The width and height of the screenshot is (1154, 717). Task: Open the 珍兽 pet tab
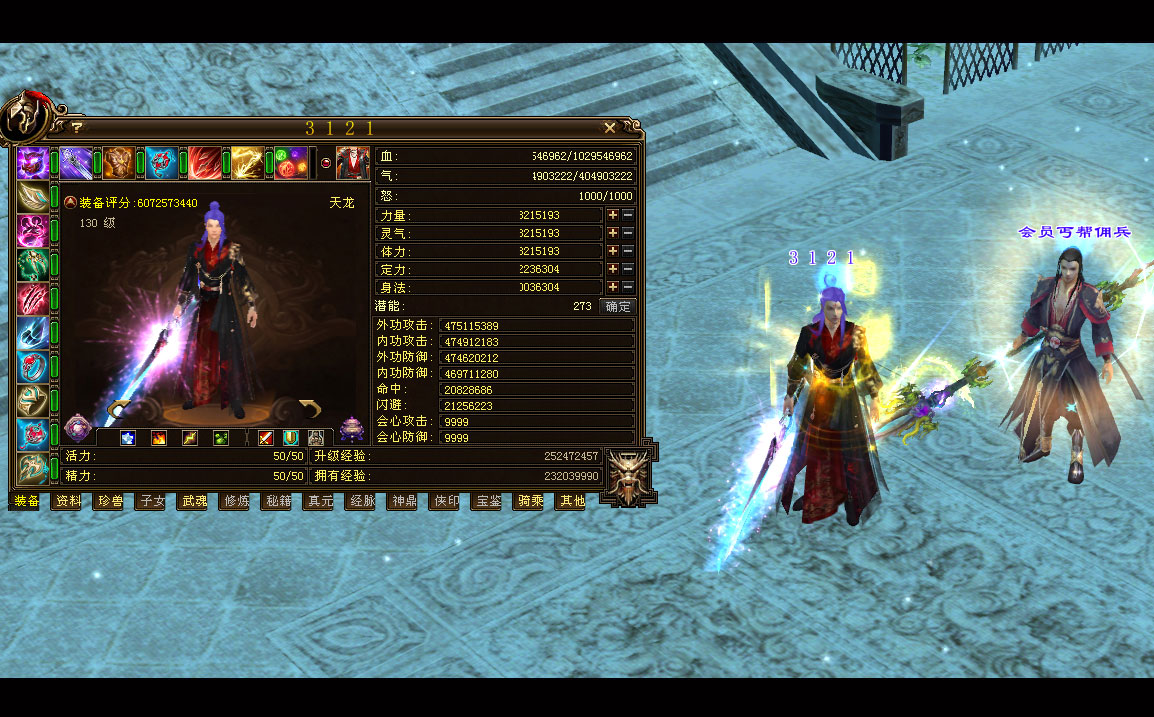click(110, 501)
